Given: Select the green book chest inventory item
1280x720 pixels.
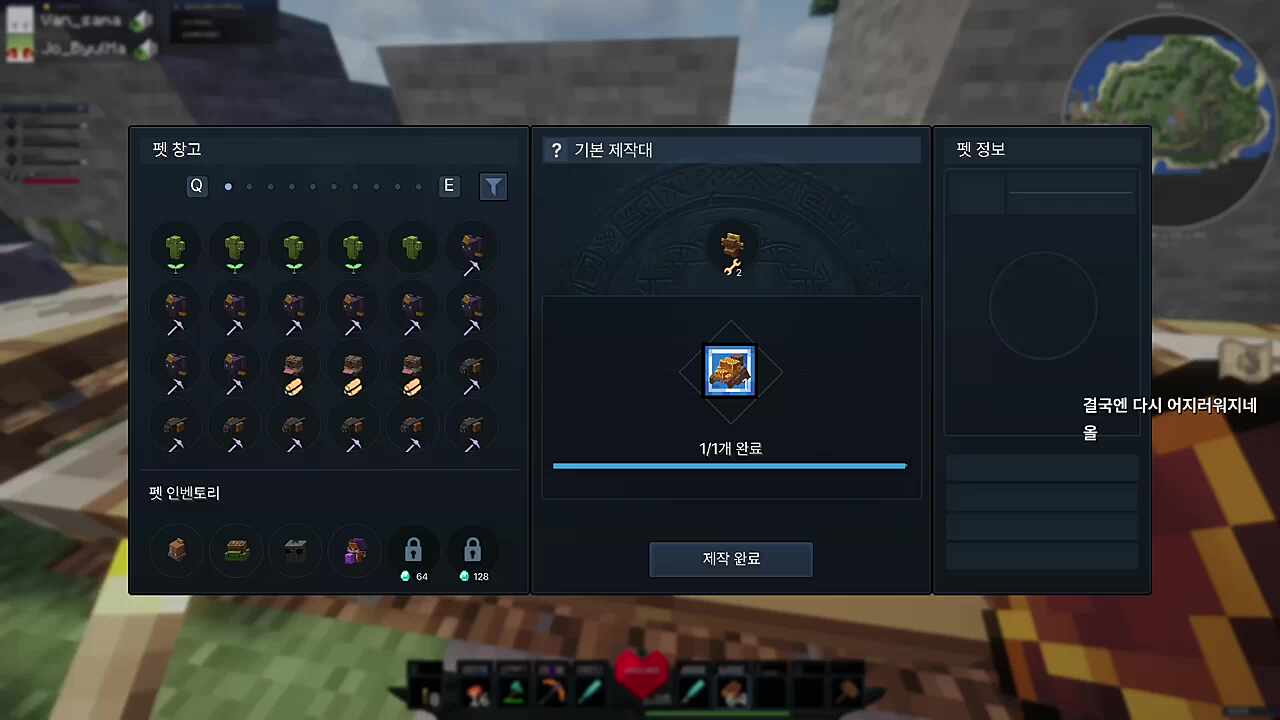Looking at the screenshot, I should 235,550.
